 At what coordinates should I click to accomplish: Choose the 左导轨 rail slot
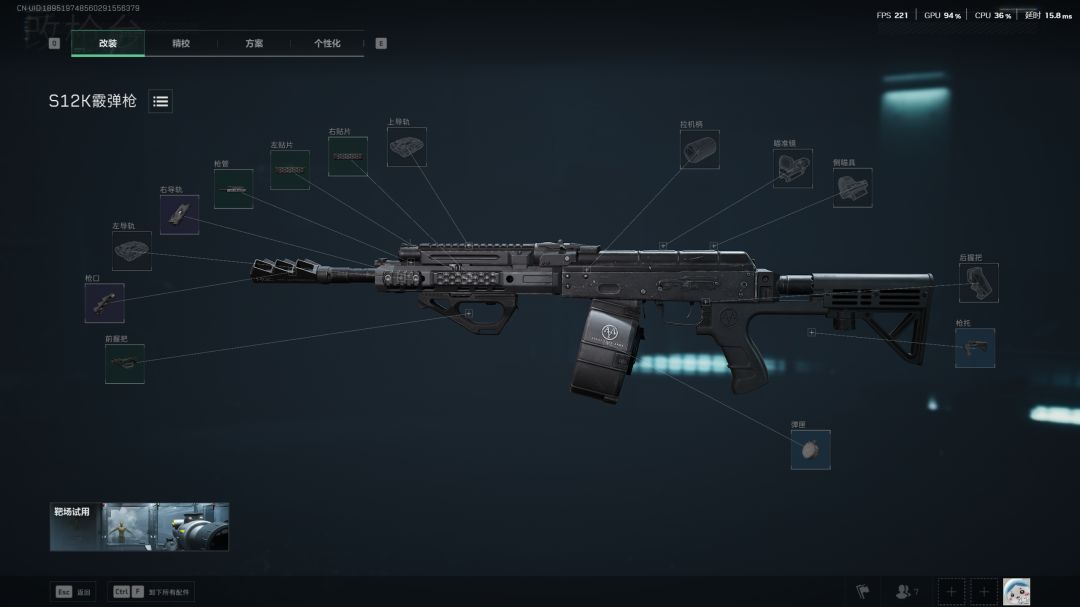coord(132,251)
